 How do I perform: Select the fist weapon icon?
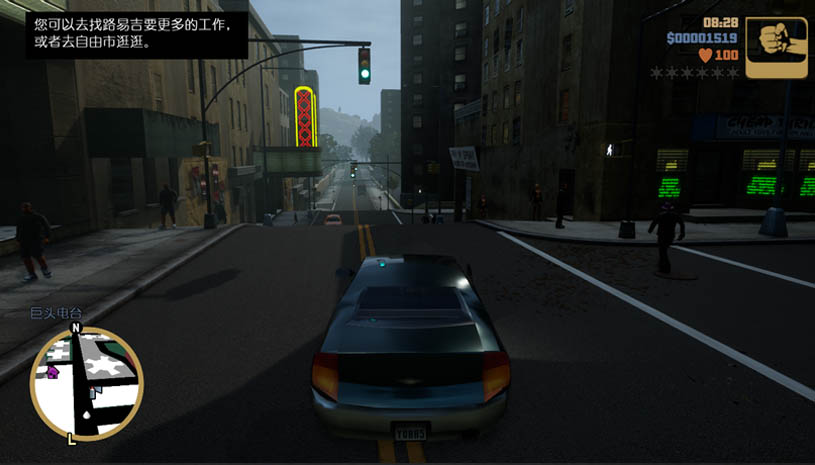pyautogui.click(x=776, y=47)
